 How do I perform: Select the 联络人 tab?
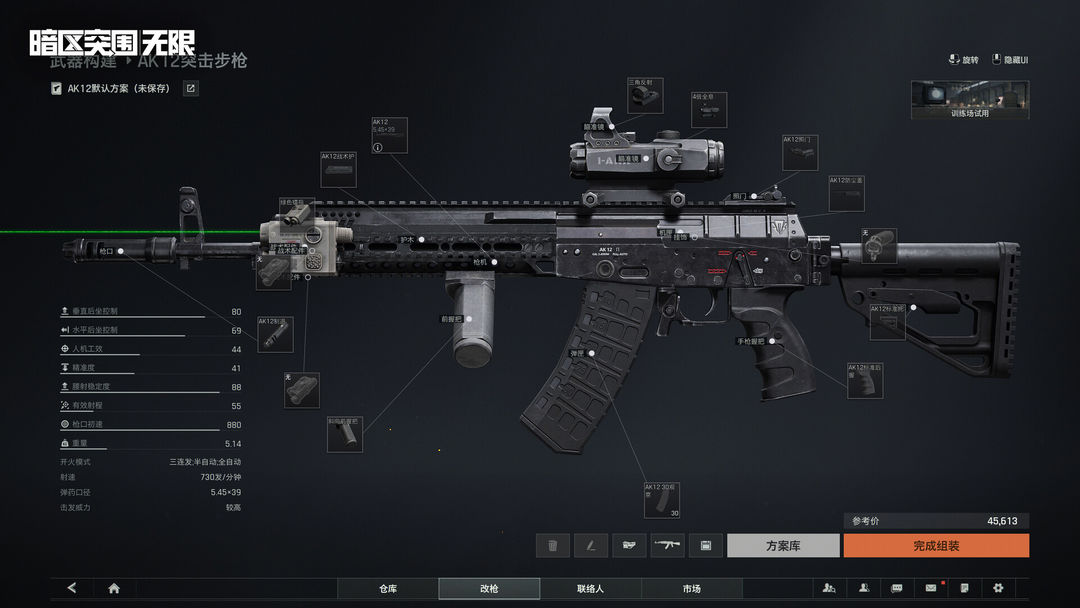[x=590, y=589]
